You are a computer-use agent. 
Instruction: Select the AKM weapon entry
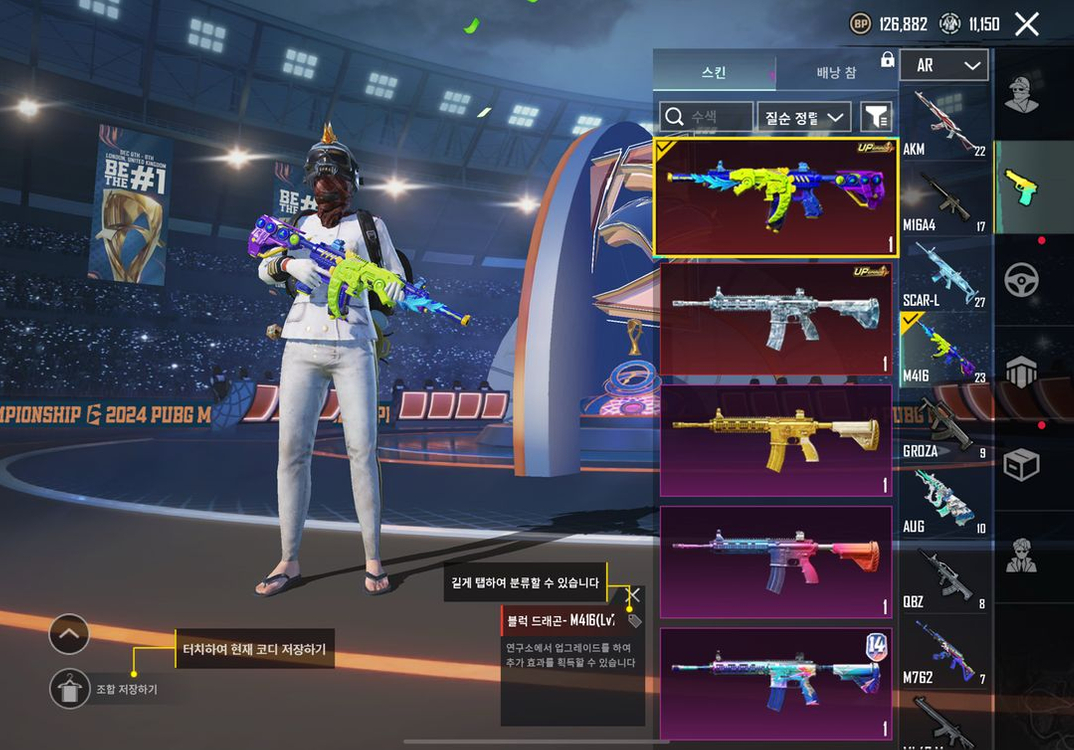pyautogui.click(x=945, y=122)
